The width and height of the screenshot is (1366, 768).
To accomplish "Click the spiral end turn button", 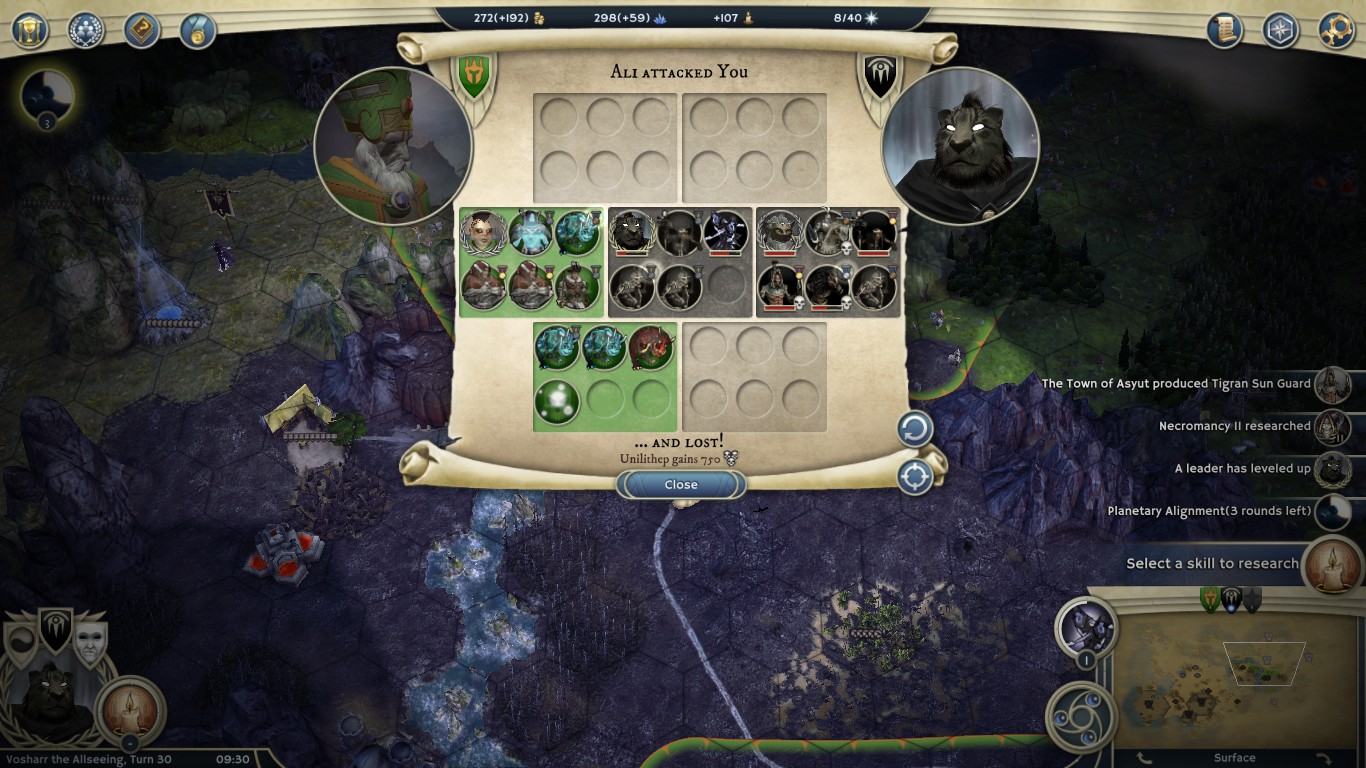I will coord(1081,716).
